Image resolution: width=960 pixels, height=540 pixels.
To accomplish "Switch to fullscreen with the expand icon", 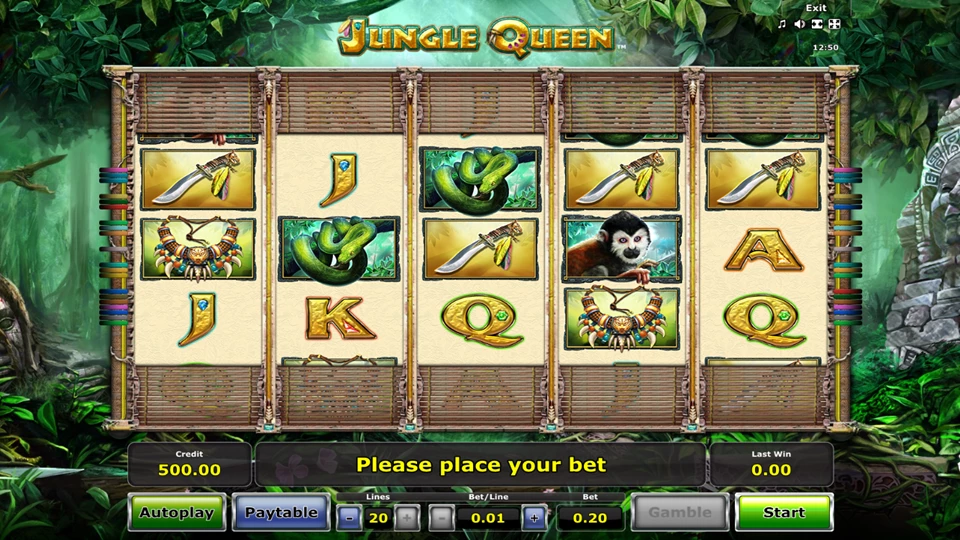I will coord(835,24).
